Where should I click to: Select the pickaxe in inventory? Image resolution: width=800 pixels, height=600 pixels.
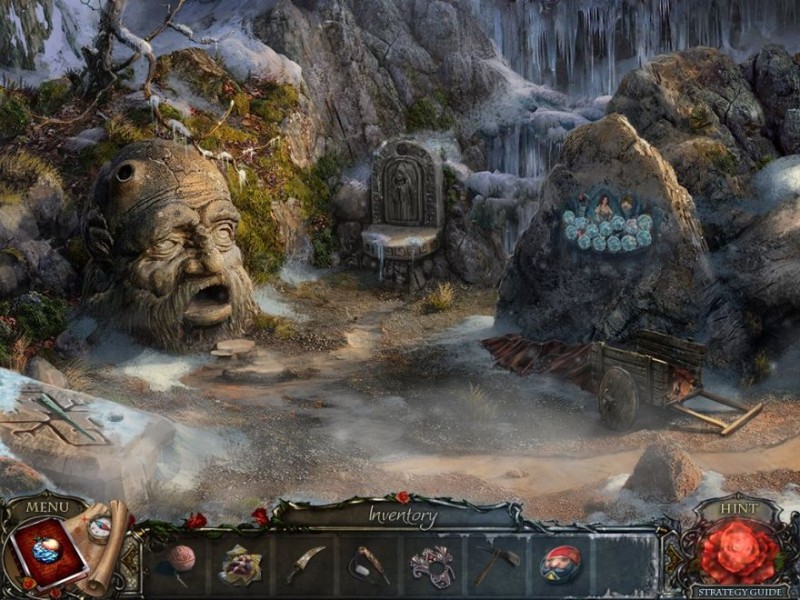(x=496, y=565)
